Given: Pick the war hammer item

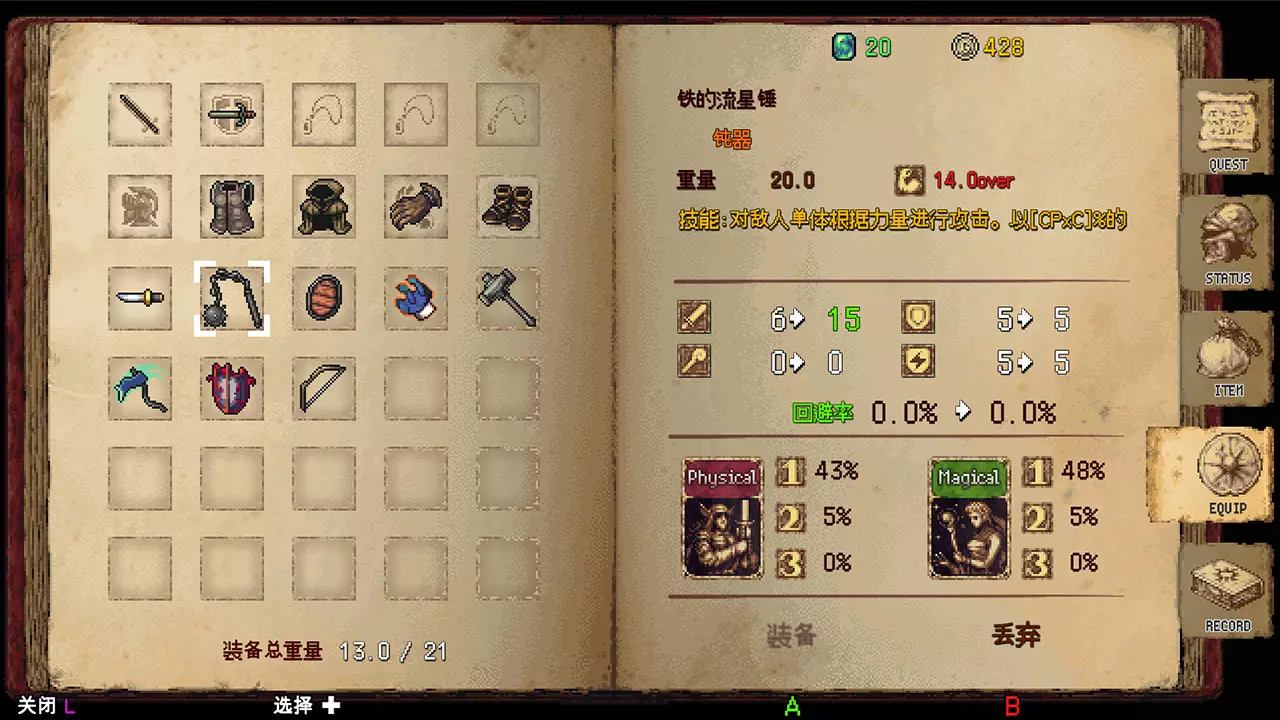Looking at the screenshot, I should (507, 299).
